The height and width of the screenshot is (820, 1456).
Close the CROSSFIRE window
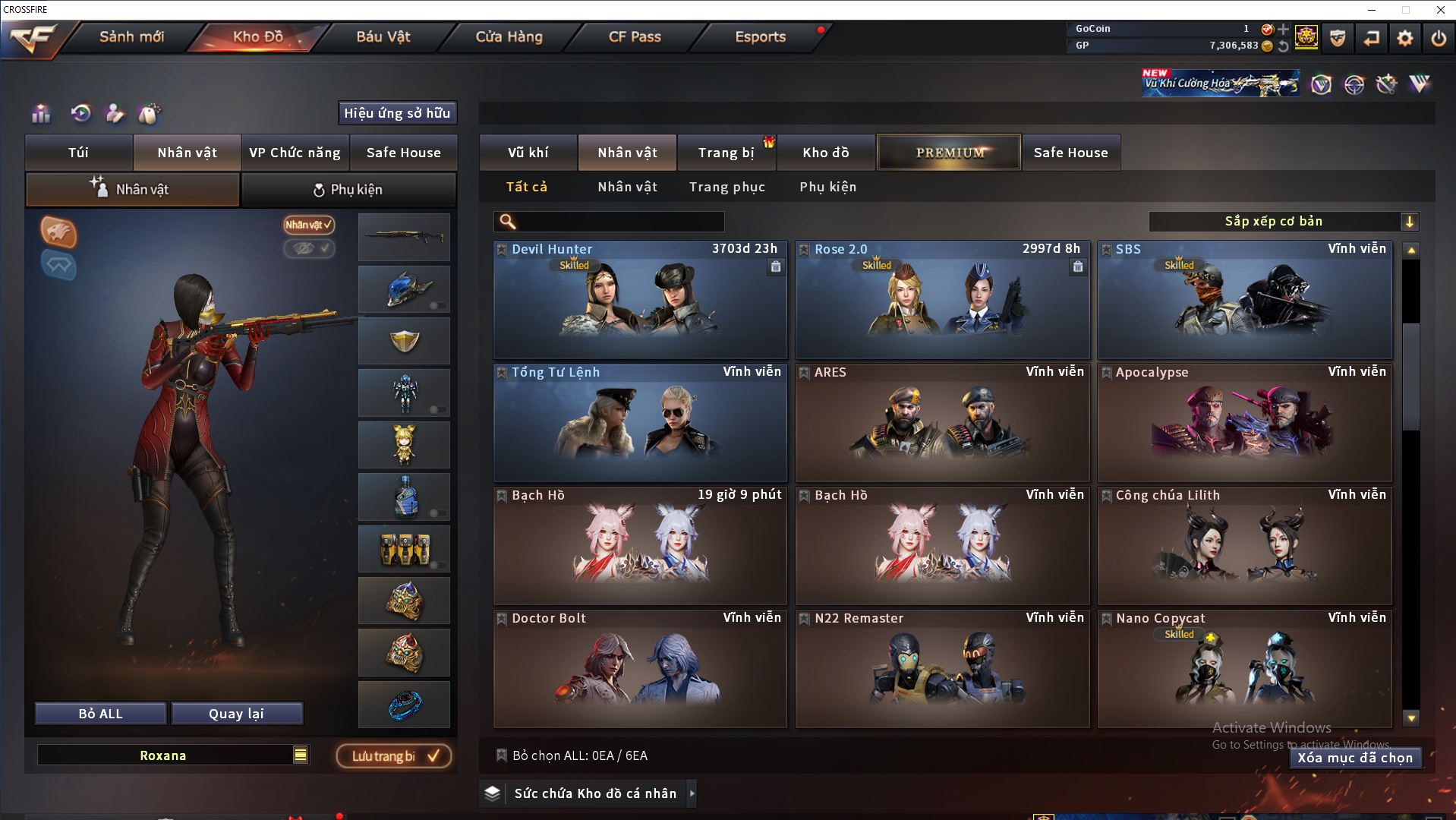coord(1440,10)
